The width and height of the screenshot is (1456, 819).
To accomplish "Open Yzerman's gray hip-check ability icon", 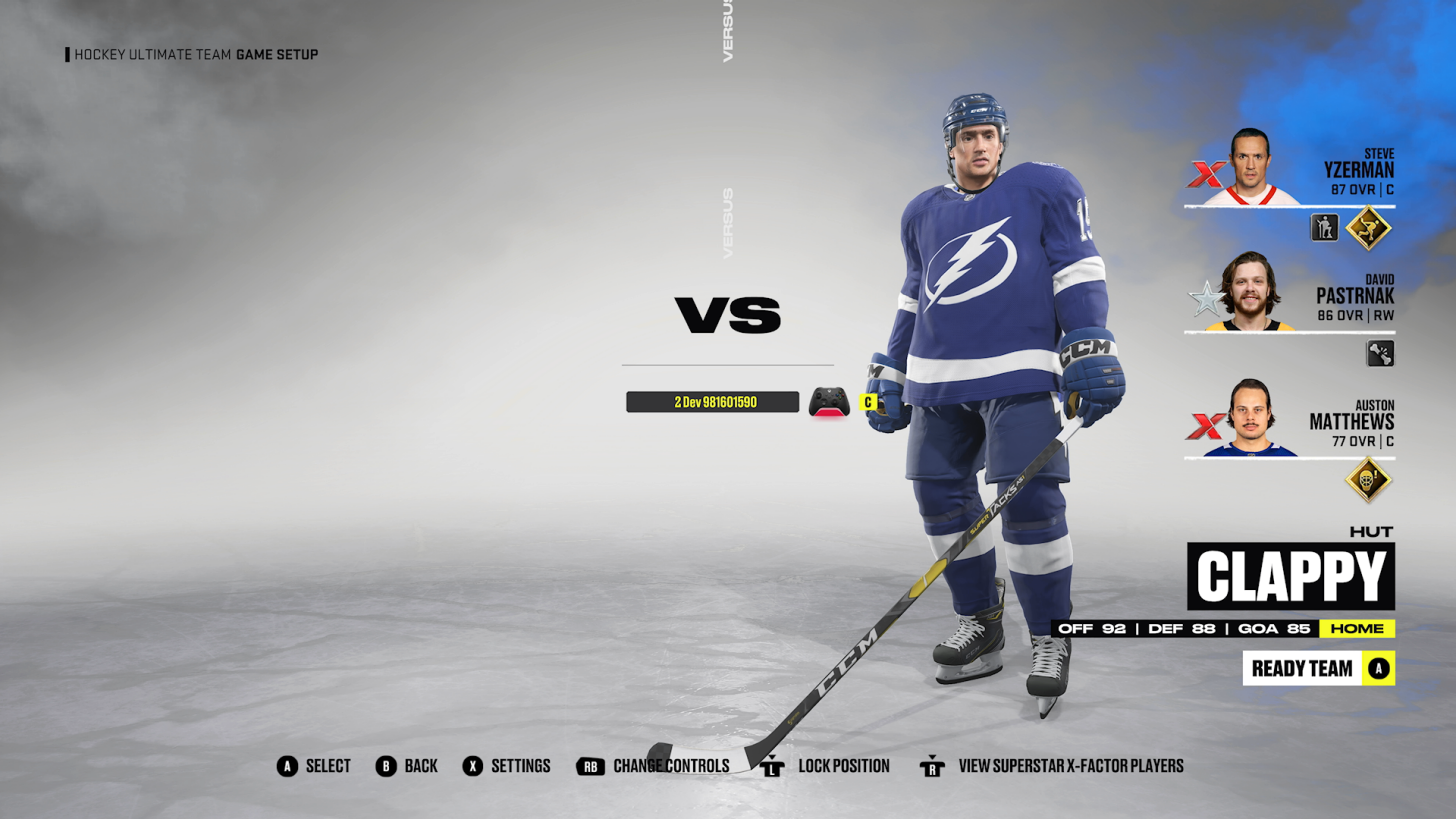I will 1323,227.
